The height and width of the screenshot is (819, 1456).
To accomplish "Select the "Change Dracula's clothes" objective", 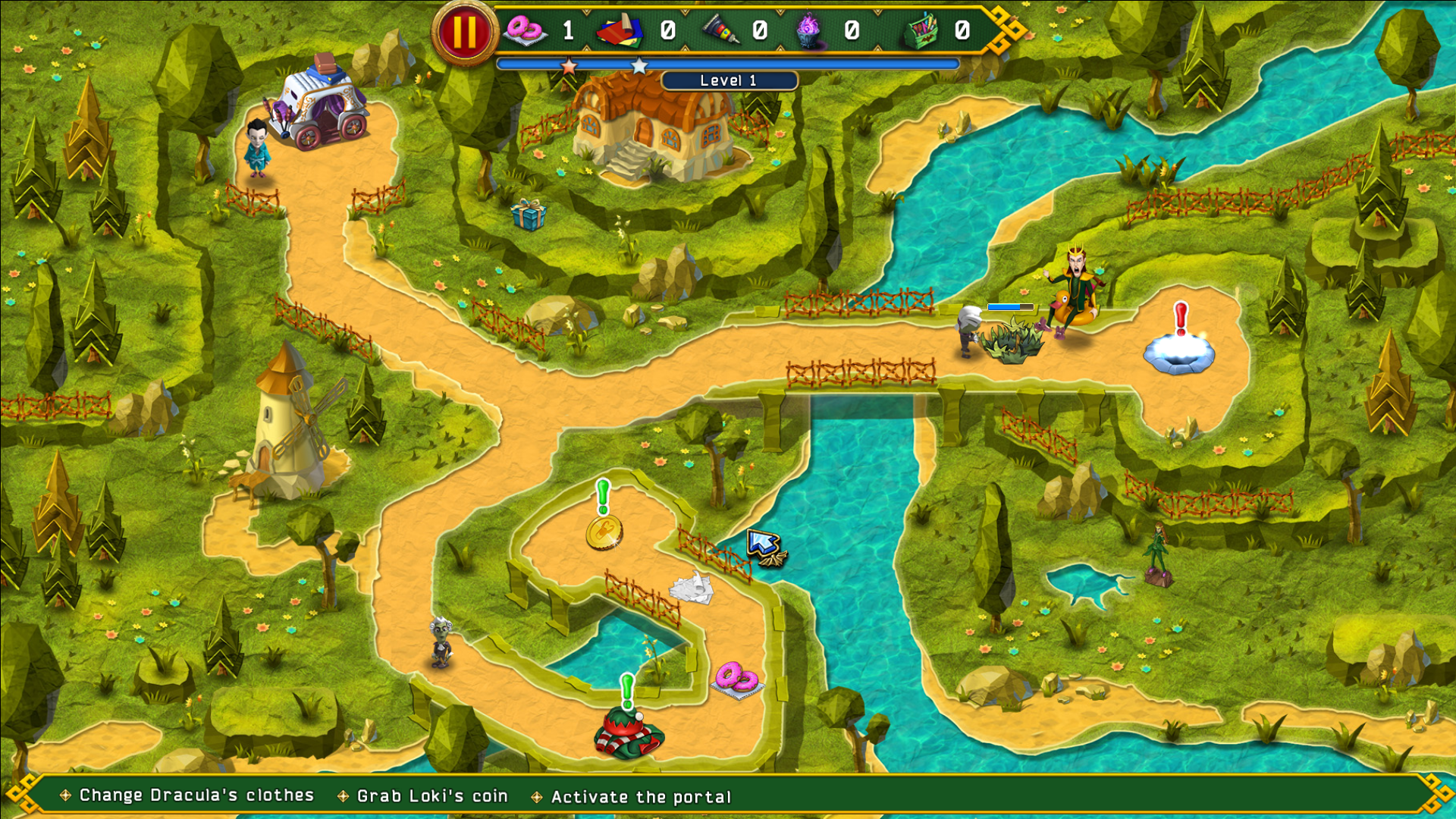I will point(196,795).
